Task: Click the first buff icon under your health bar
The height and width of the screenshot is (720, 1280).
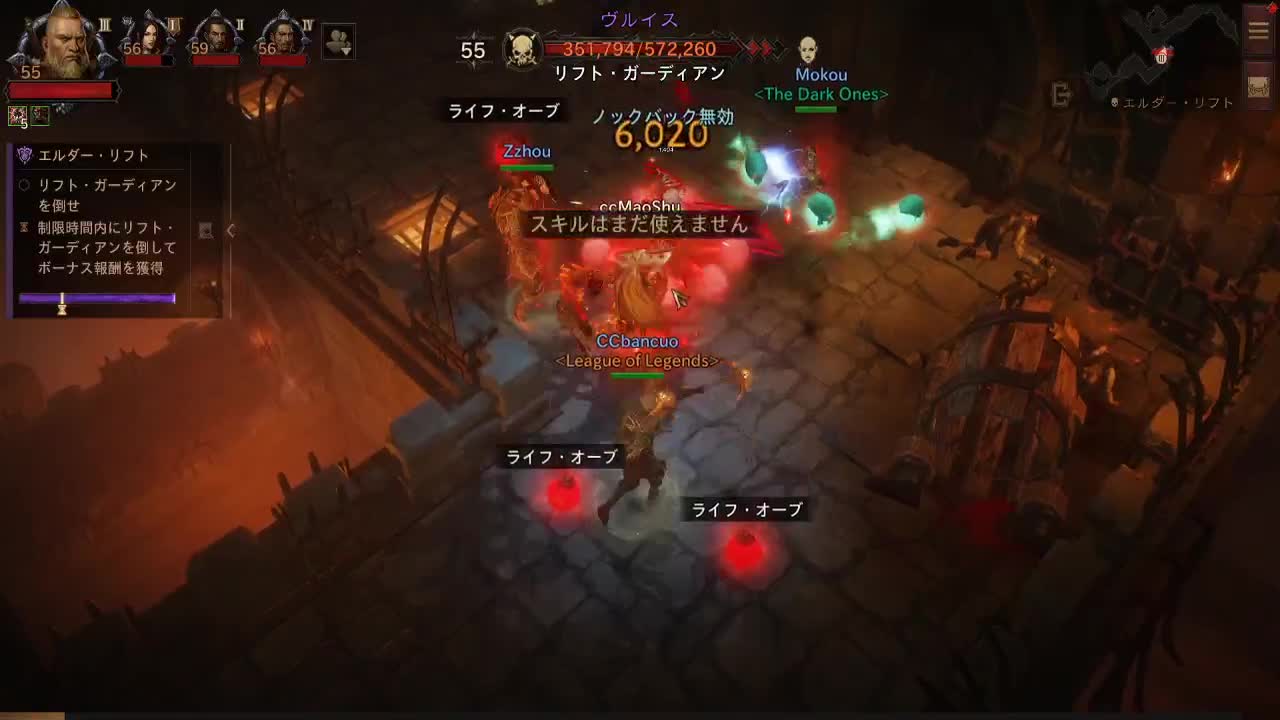Action: pyautogui.click(x=17, y=115)
